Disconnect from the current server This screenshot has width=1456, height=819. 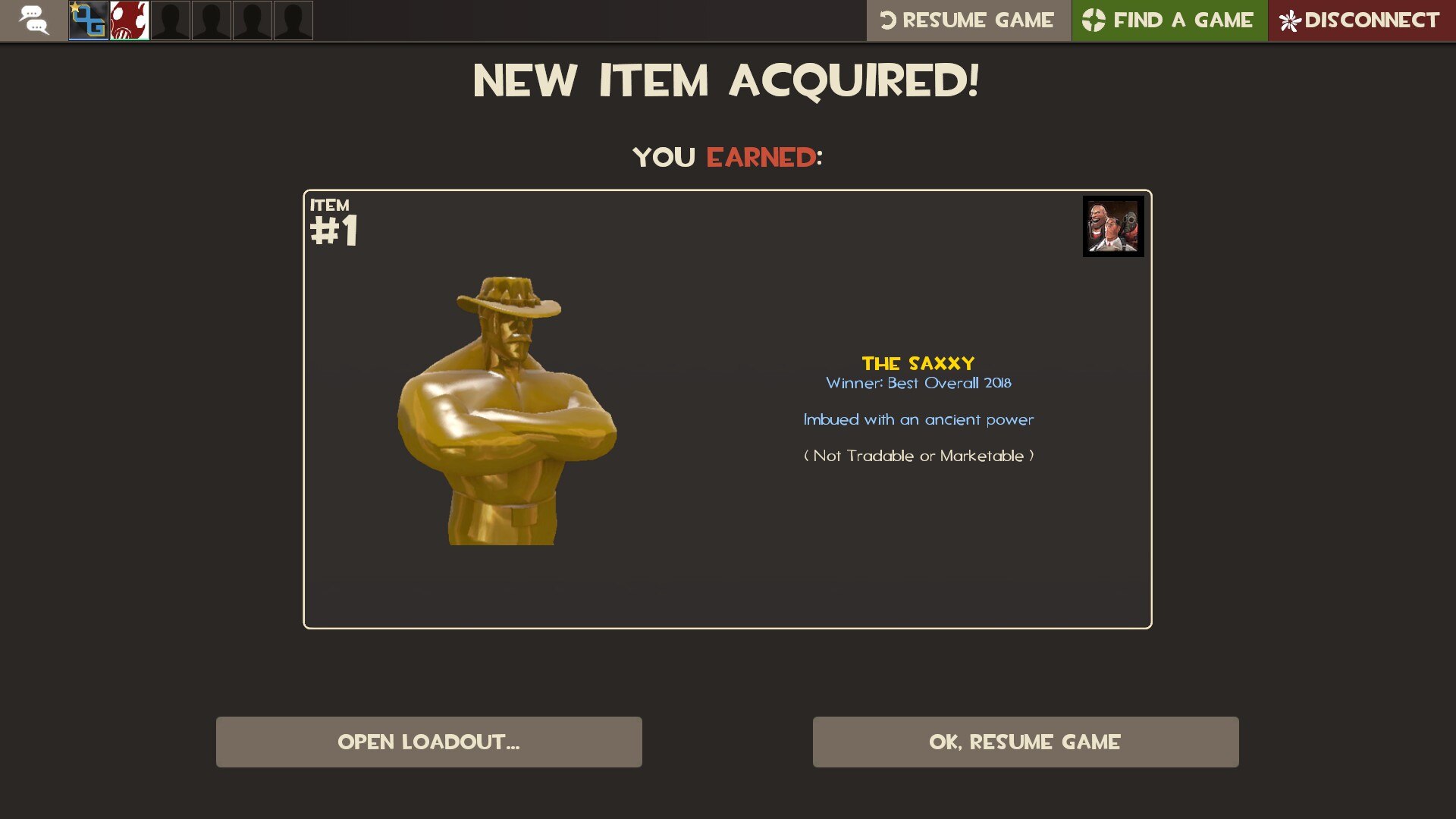1360,20
